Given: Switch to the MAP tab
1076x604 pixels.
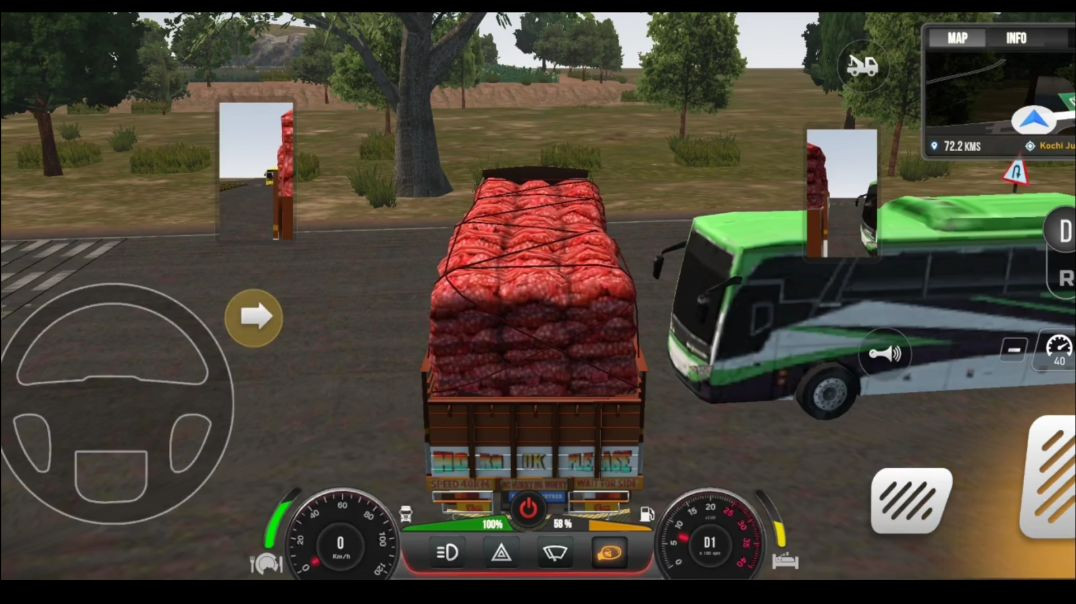Looking at the screenshot, I should (x=957, y=38).
